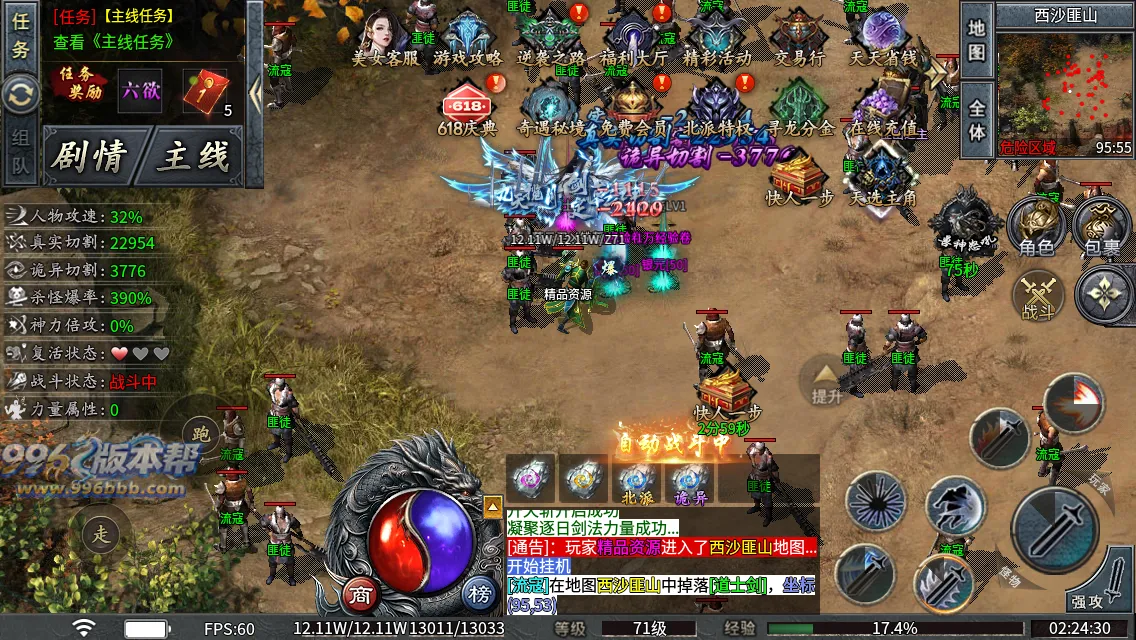This screenshot has height=640, width=1136.
Task: Open the 618庆典 event
Action: pyautogui.click(x=467, y=108)
